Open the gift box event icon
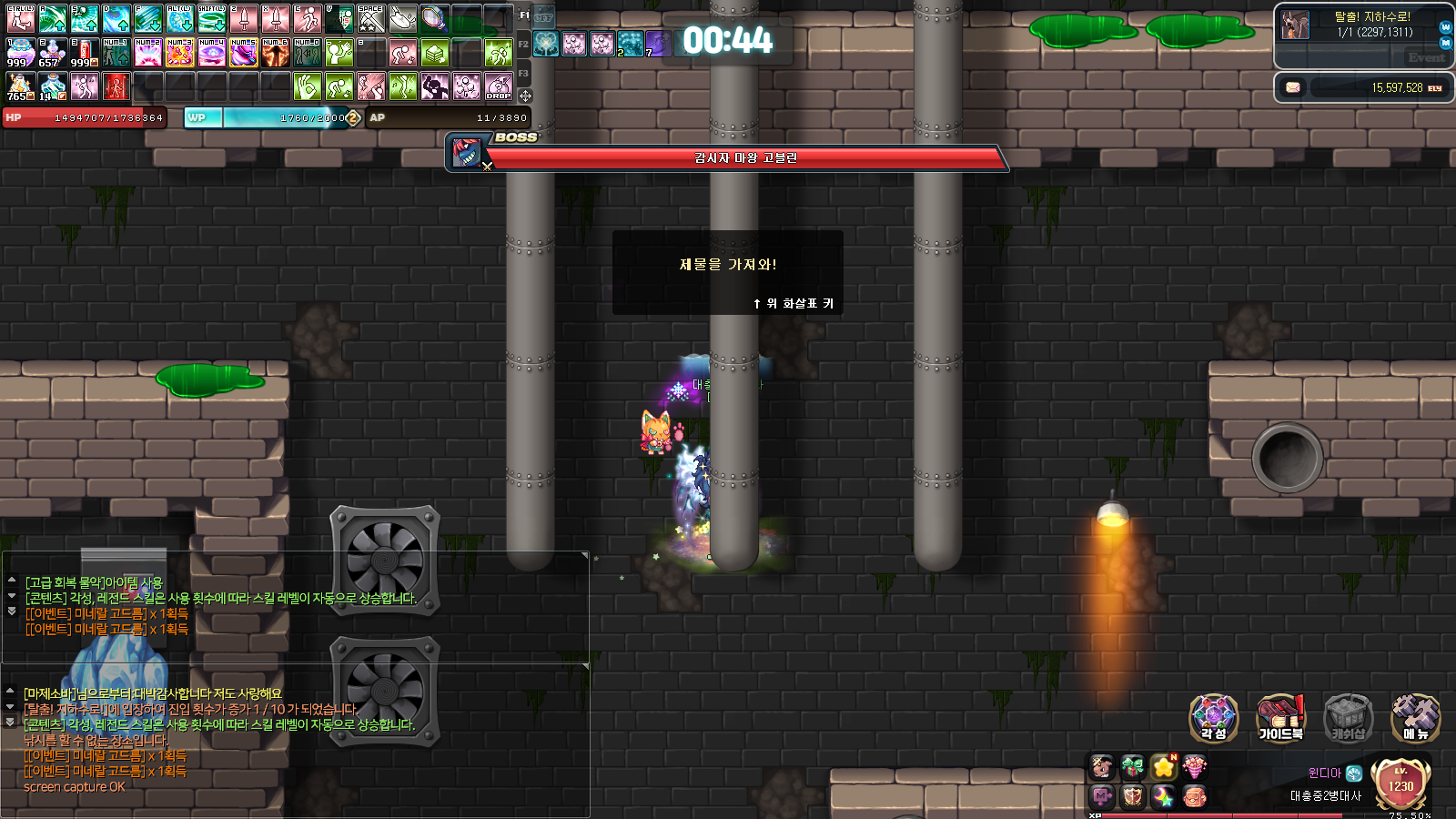 point(1132,767)
